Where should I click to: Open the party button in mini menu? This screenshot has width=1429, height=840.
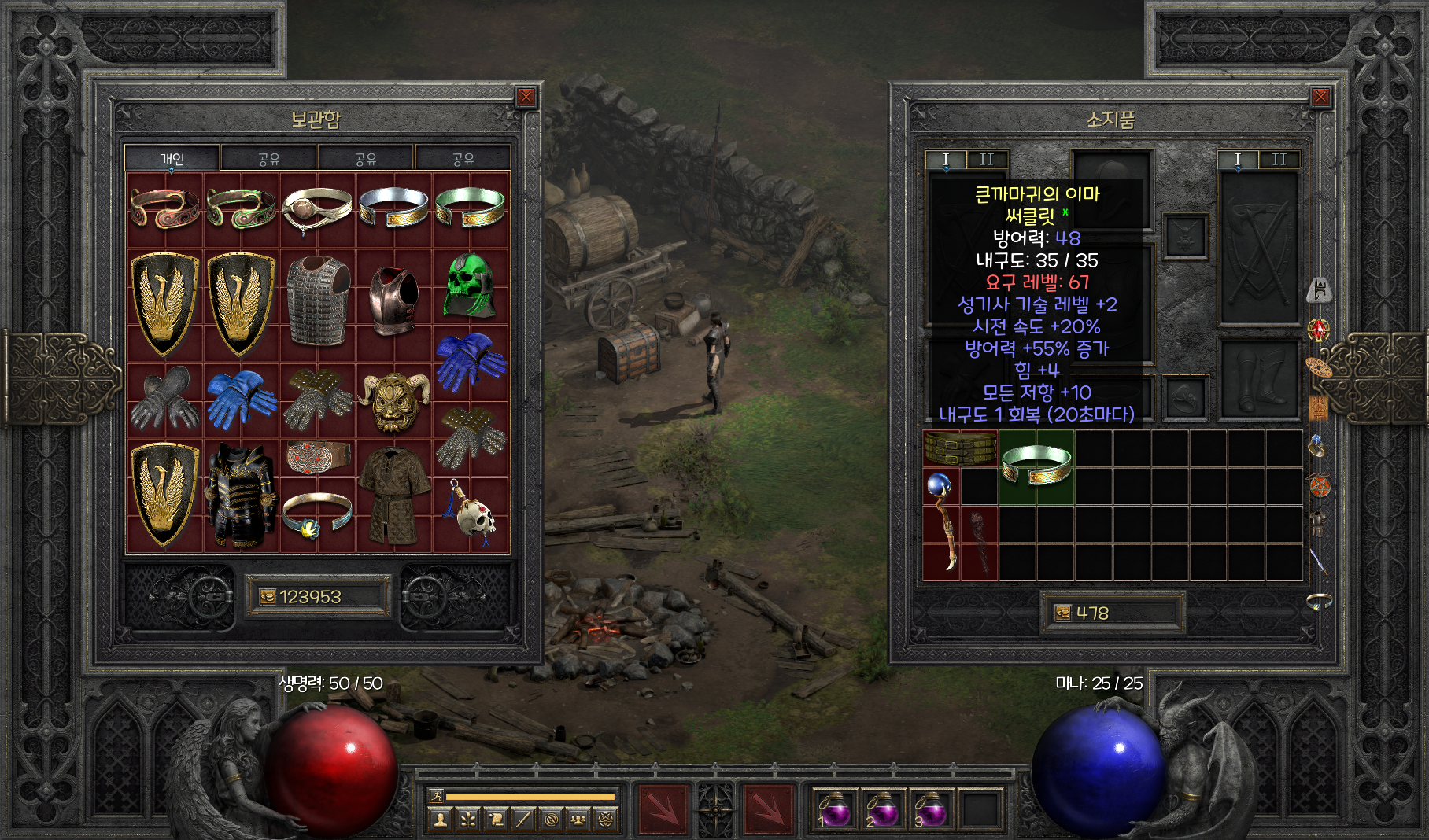578,820
